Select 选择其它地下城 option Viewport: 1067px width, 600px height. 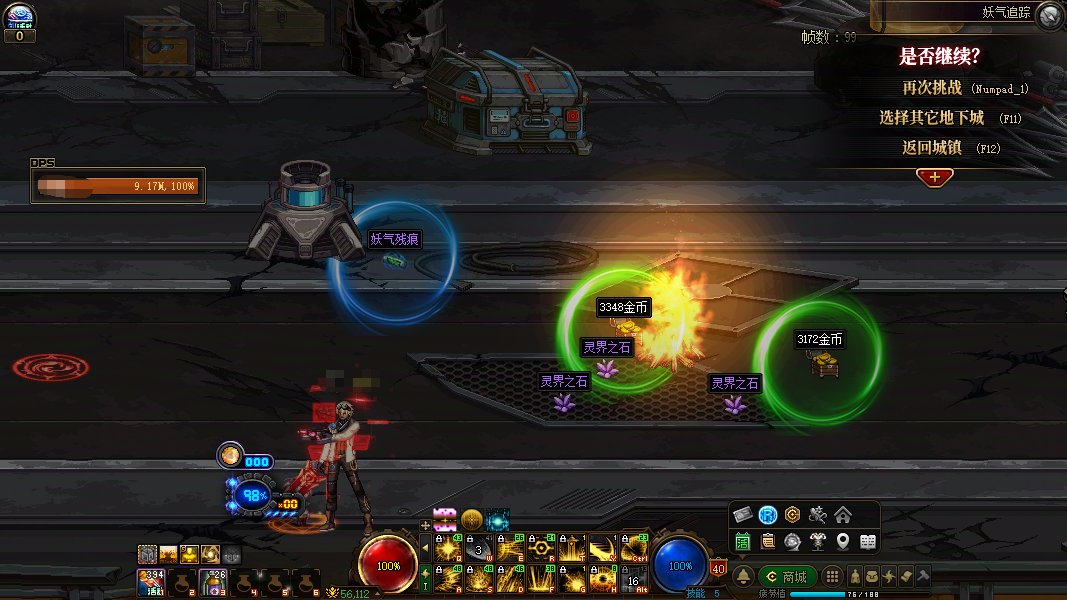(931, 118)
